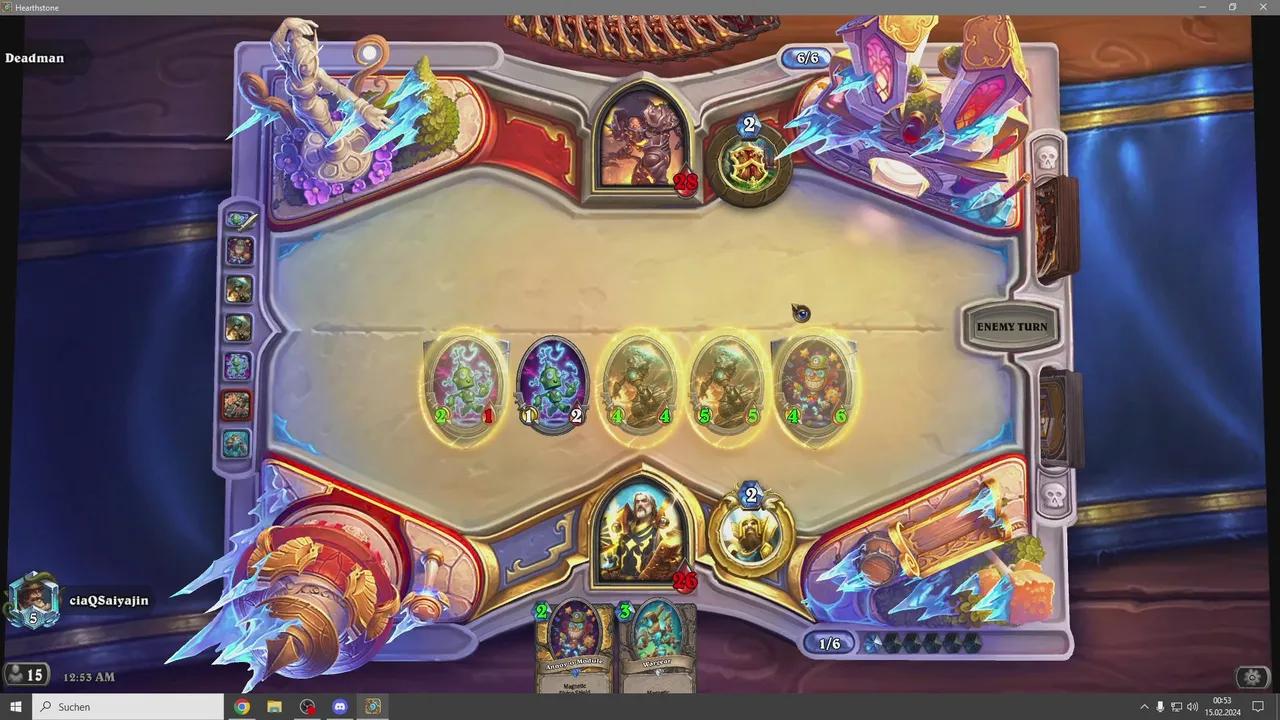
Task: Launch Google Chrome from the taskbar
Action: [241, 707]
